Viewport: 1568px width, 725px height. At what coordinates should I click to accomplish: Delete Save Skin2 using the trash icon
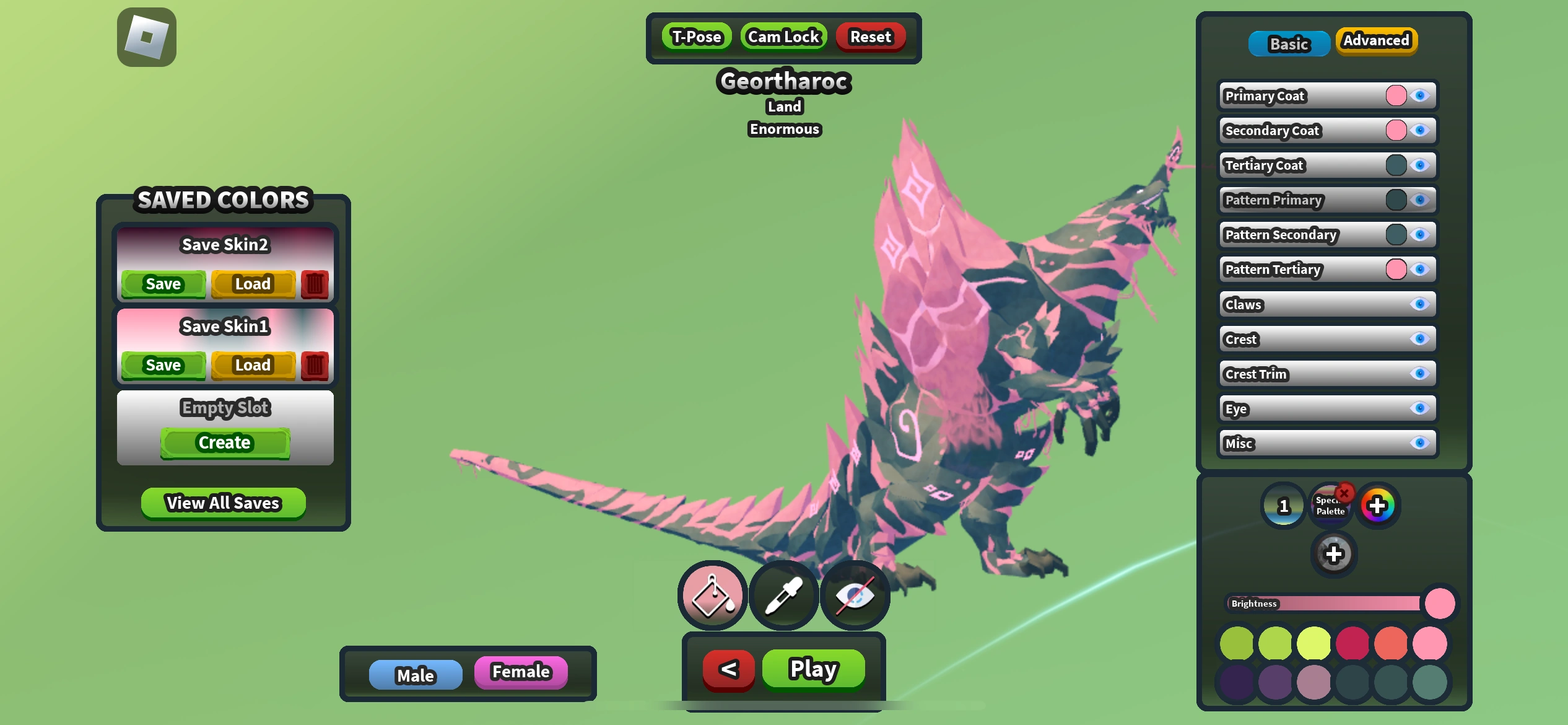coord(315,284)
